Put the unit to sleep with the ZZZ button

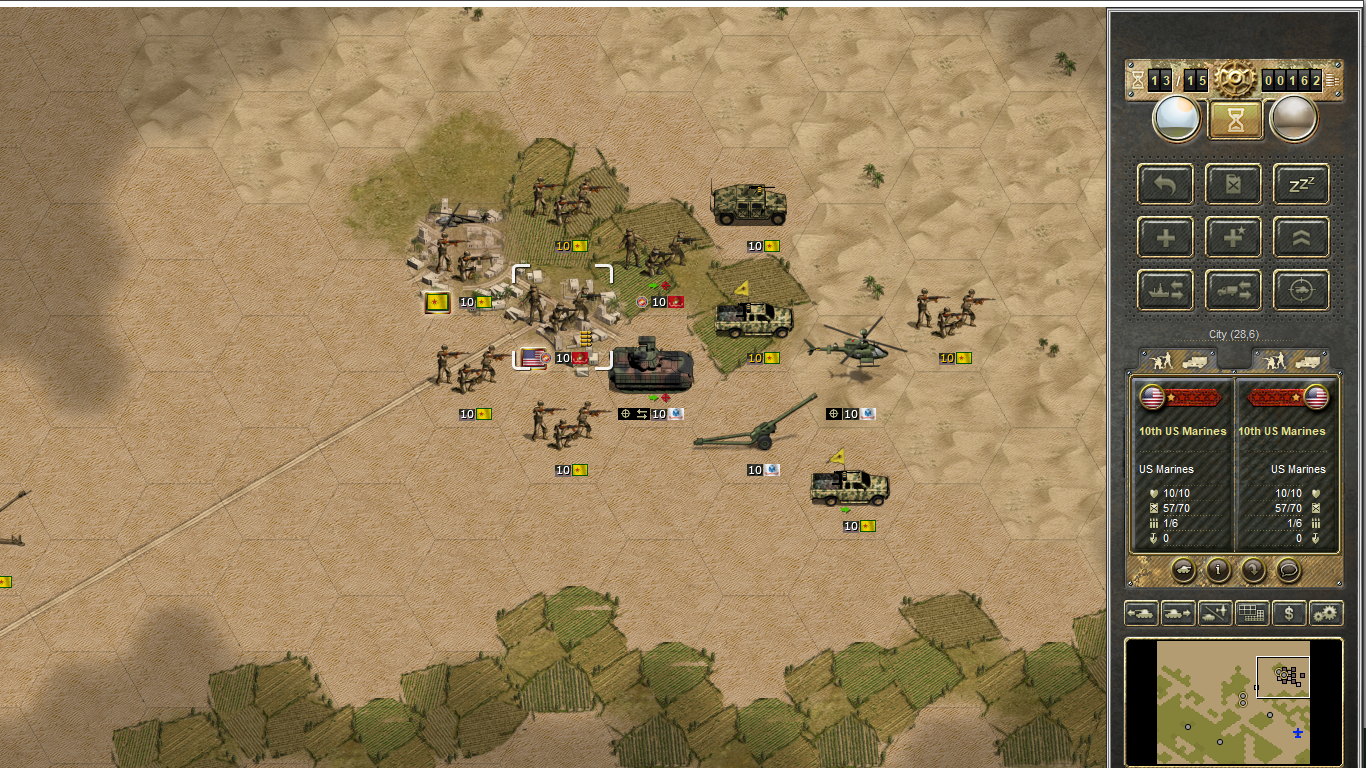tap(1301, 184)
